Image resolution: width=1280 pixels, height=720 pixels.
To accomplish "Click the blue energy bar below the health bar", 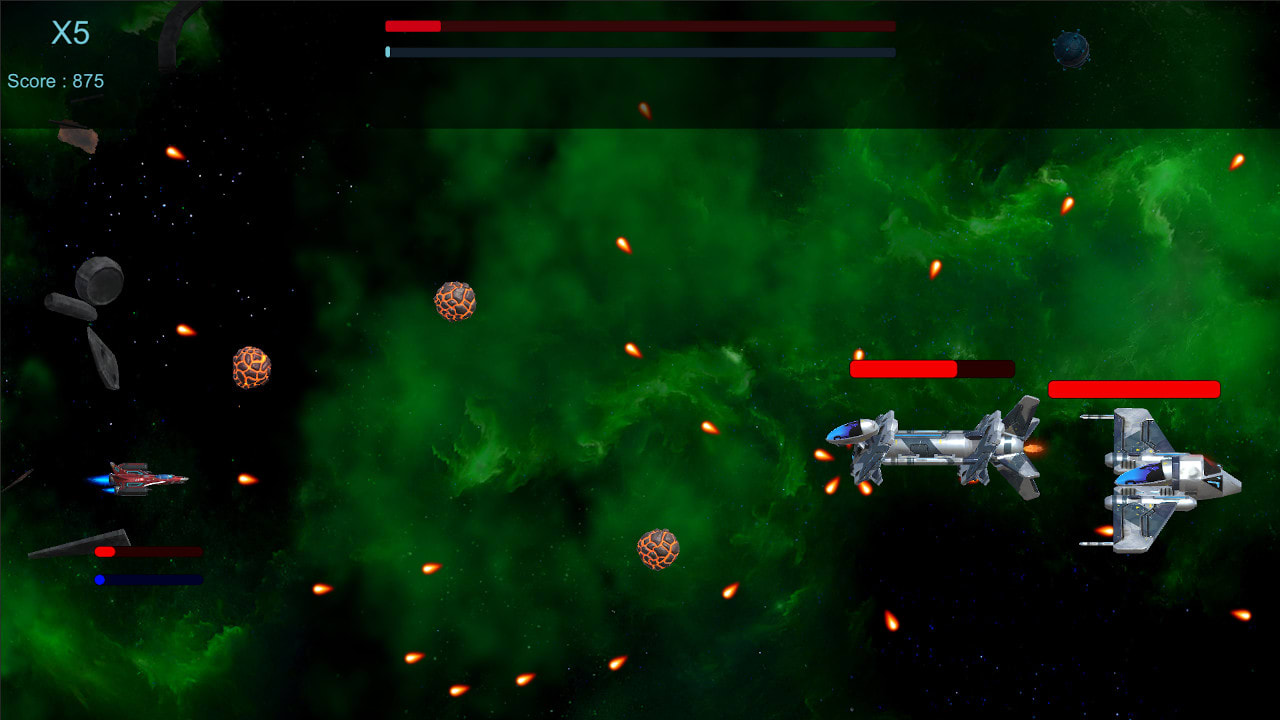I will [x=640, y=50].
